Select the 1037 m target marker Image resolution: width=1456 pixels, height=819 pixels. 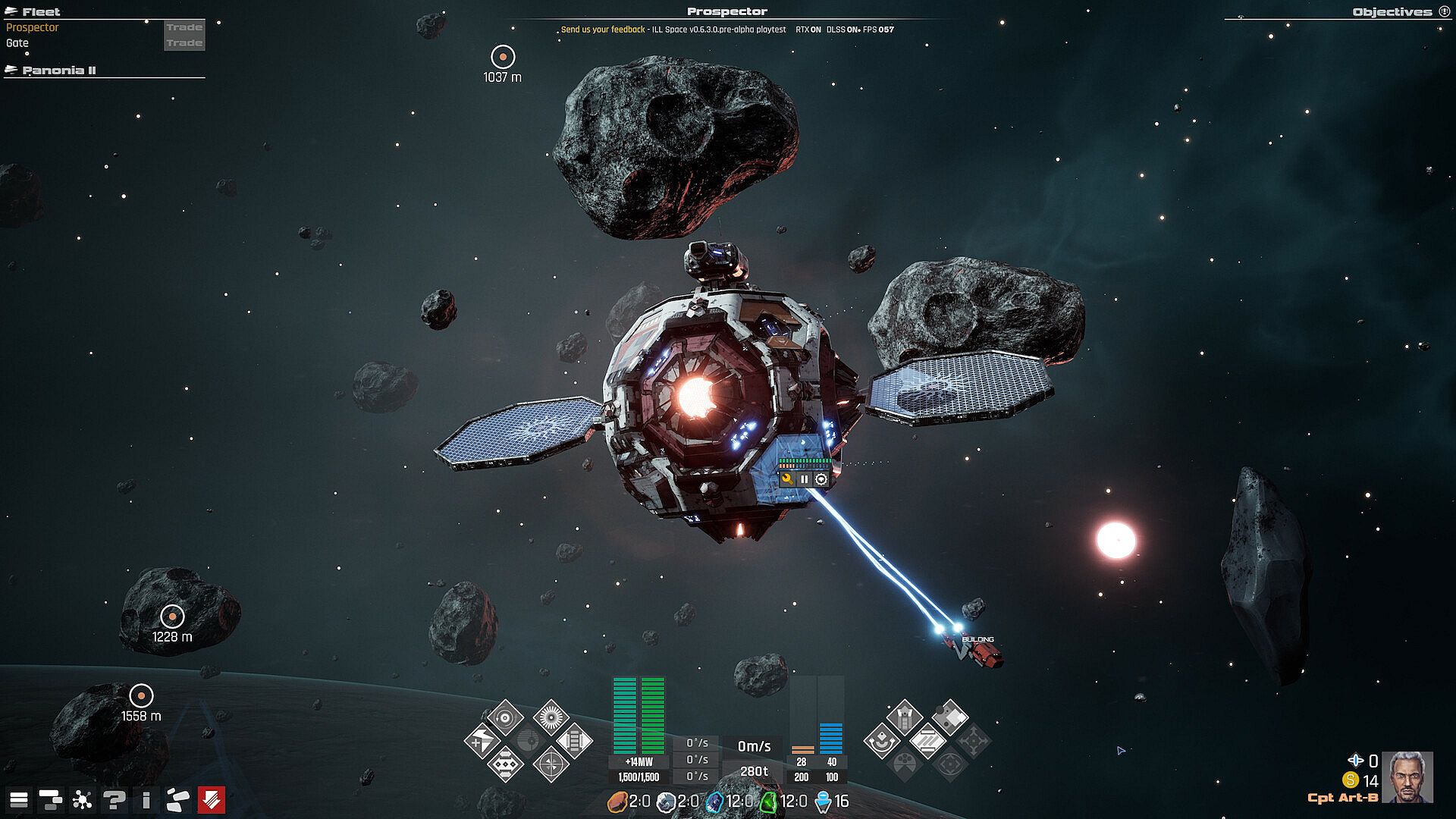[x=503, y=57]
